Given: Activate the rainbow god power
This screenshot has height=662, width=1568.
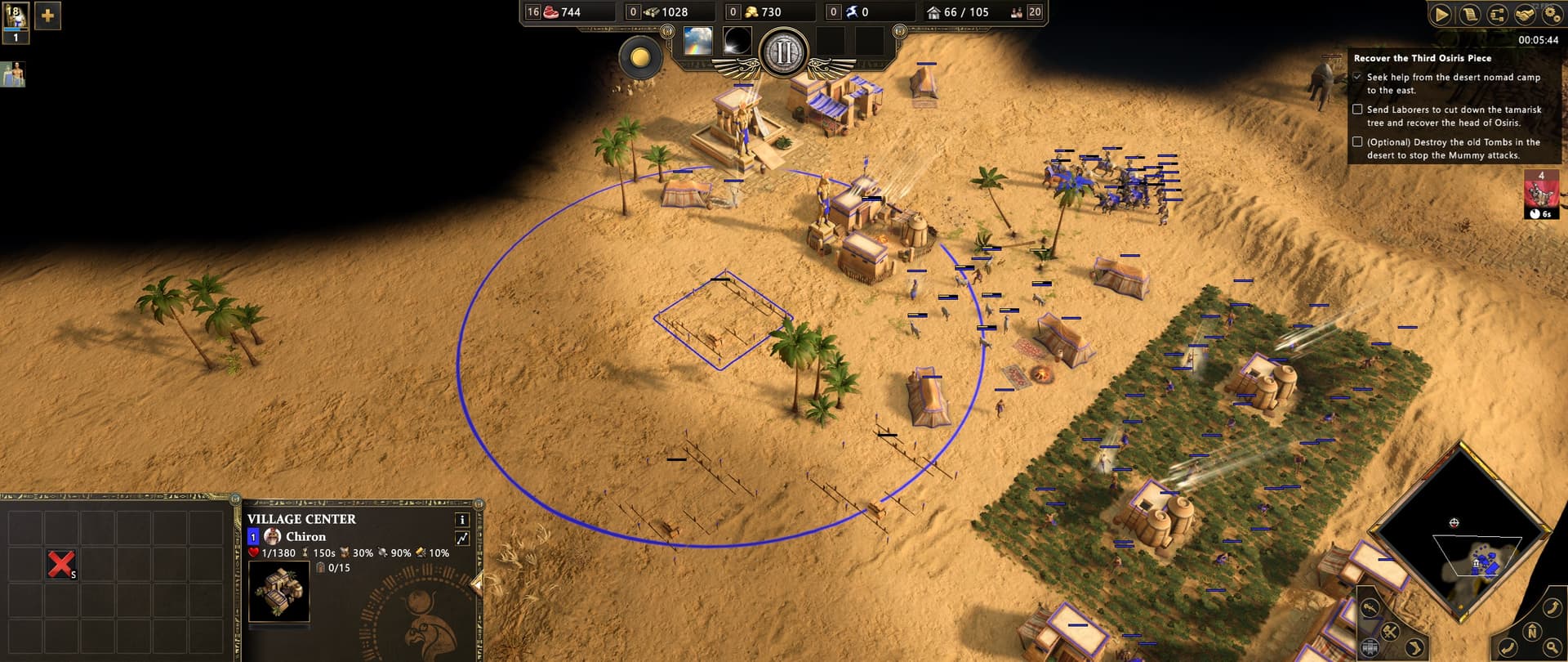Looking at the screenshot, I should point(698,40).
